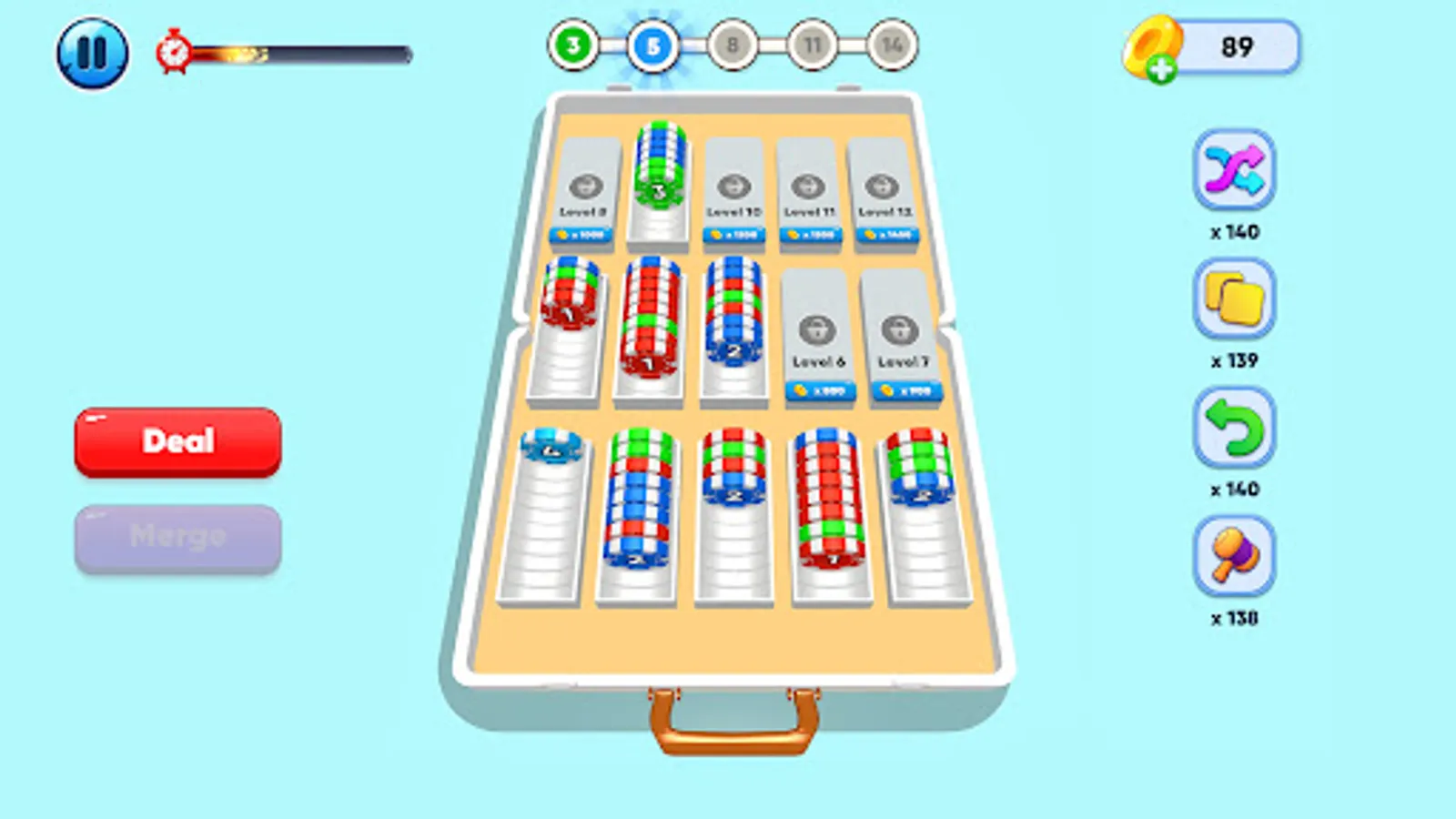This screenshot has width=1456, height=819.
Task: Pause the game with the pause button
Action: [x=94, y=51]
